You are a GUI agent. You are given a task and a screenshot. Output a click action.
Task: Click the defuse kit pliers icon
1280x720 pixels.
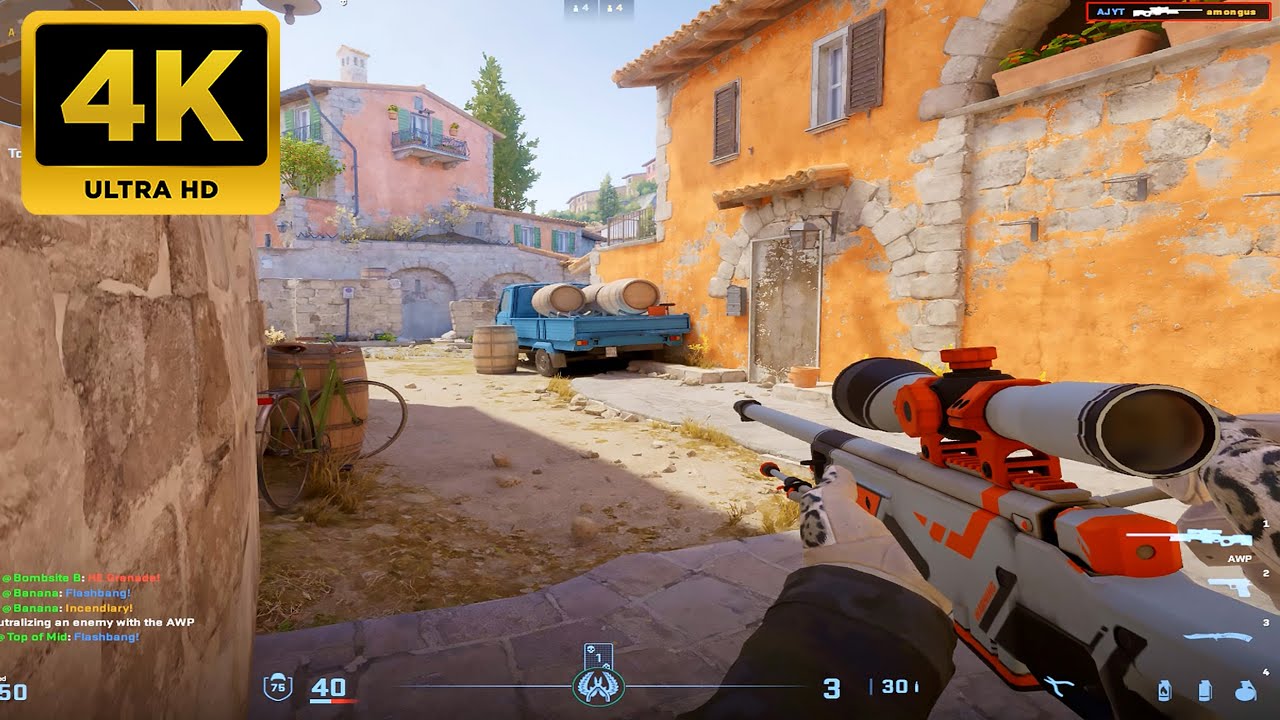pyautogui.click(x=1058, y=686)
